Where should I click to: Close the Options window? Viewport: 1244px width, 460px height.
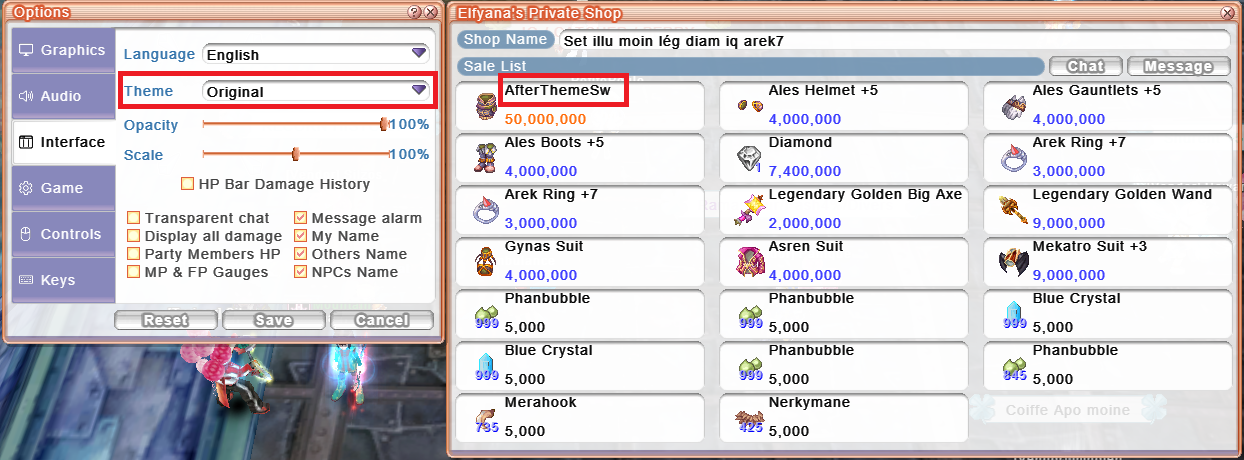pyautogui.click(x=430, y=12)
